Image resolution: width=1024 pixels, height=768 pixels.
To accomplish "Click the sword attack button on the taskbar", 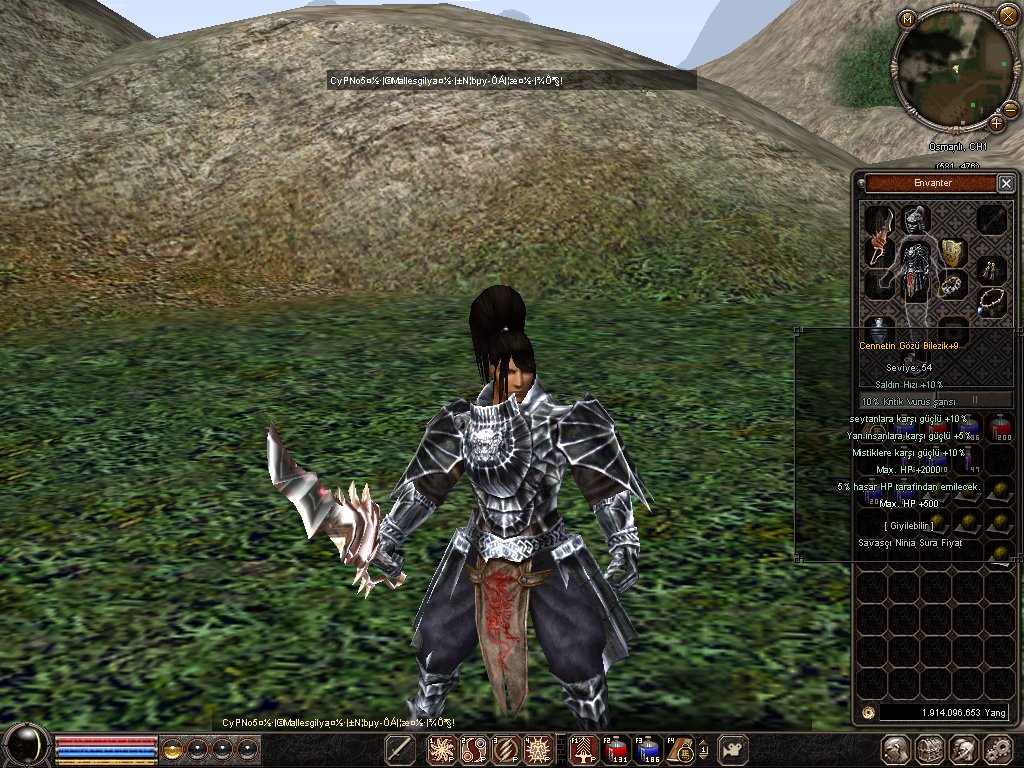I will click(x=400, y=749).
